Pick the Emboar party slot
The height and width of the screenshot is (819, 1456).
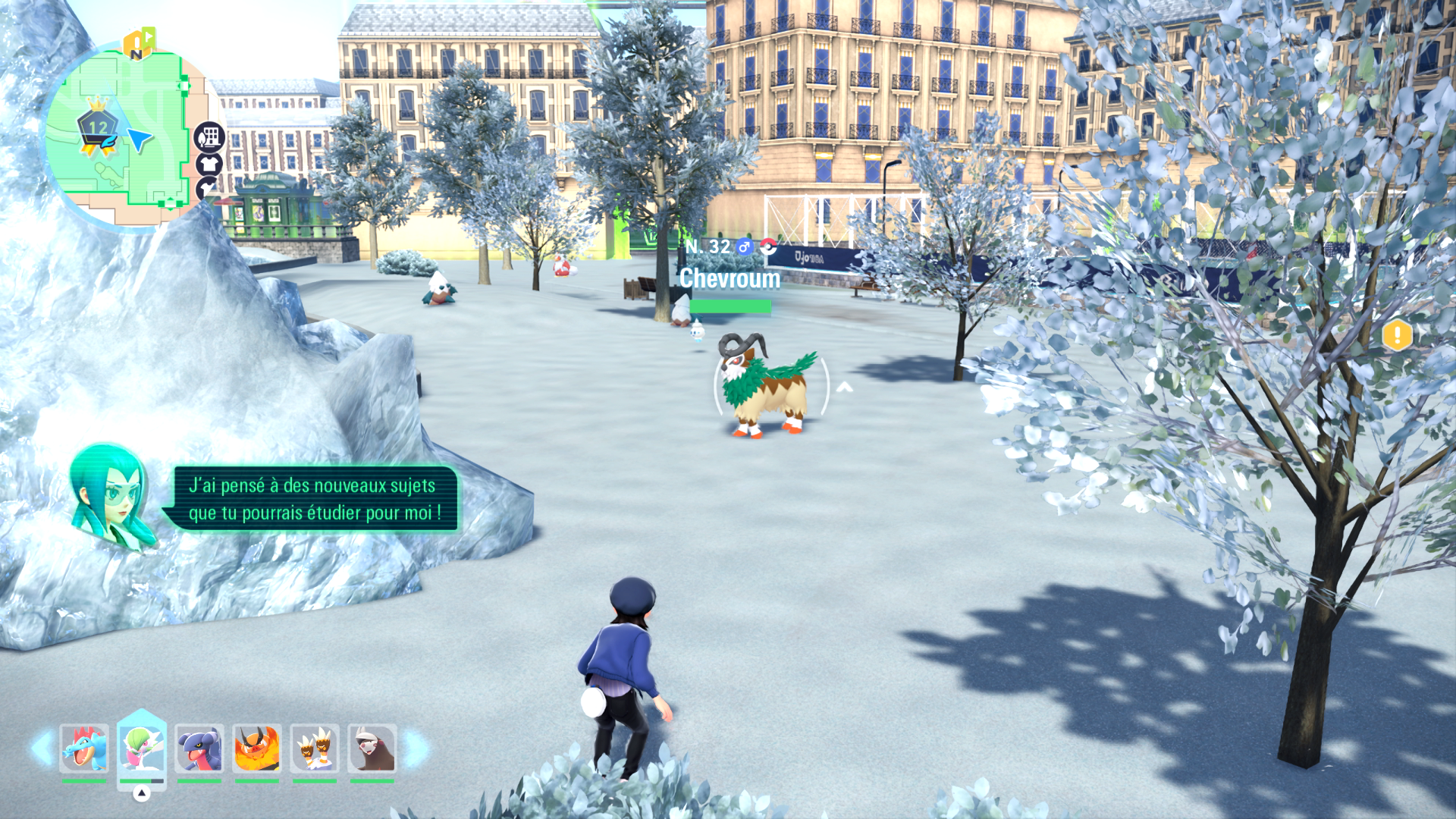(257, 749)
